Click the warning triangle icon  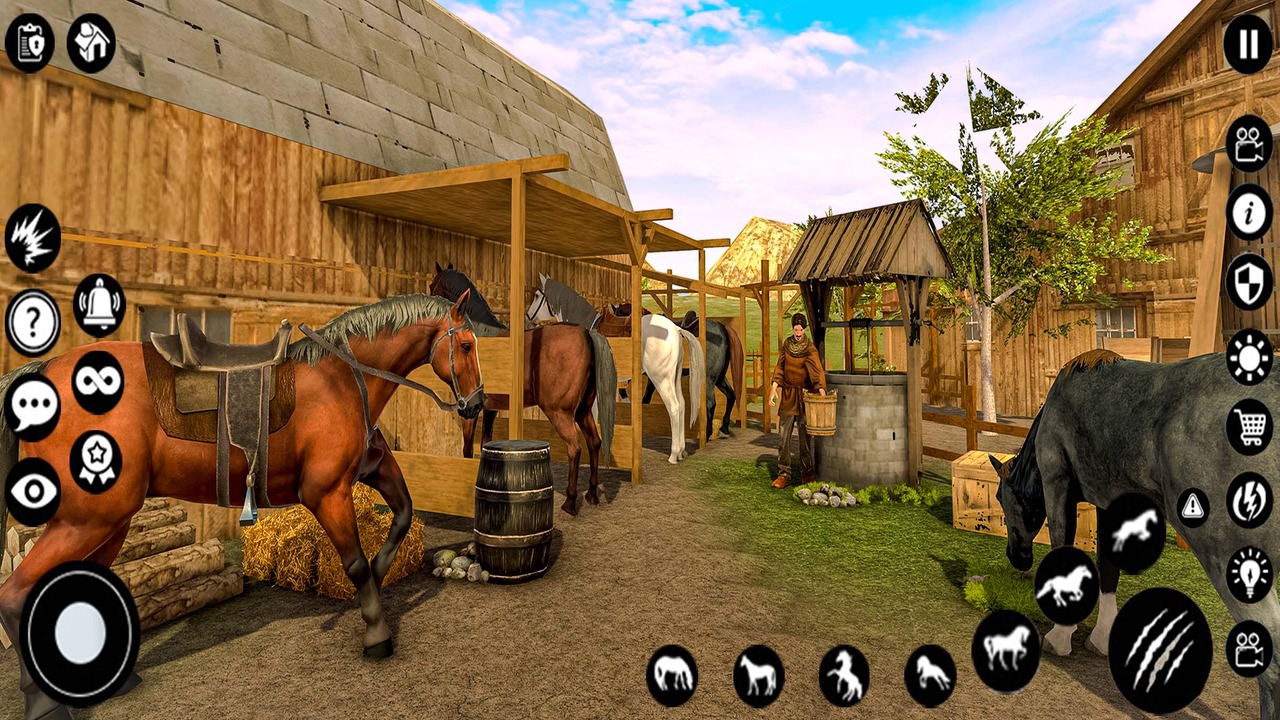pyautogui.click(x=1193, y=507)
